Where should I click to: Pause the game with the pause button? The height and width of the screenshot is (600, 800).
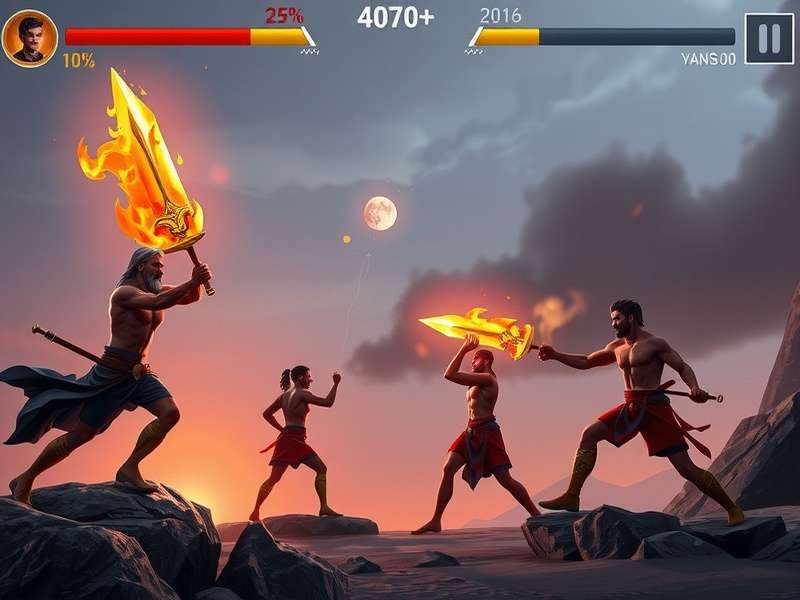pyautogui.click(x=769, y=39)
